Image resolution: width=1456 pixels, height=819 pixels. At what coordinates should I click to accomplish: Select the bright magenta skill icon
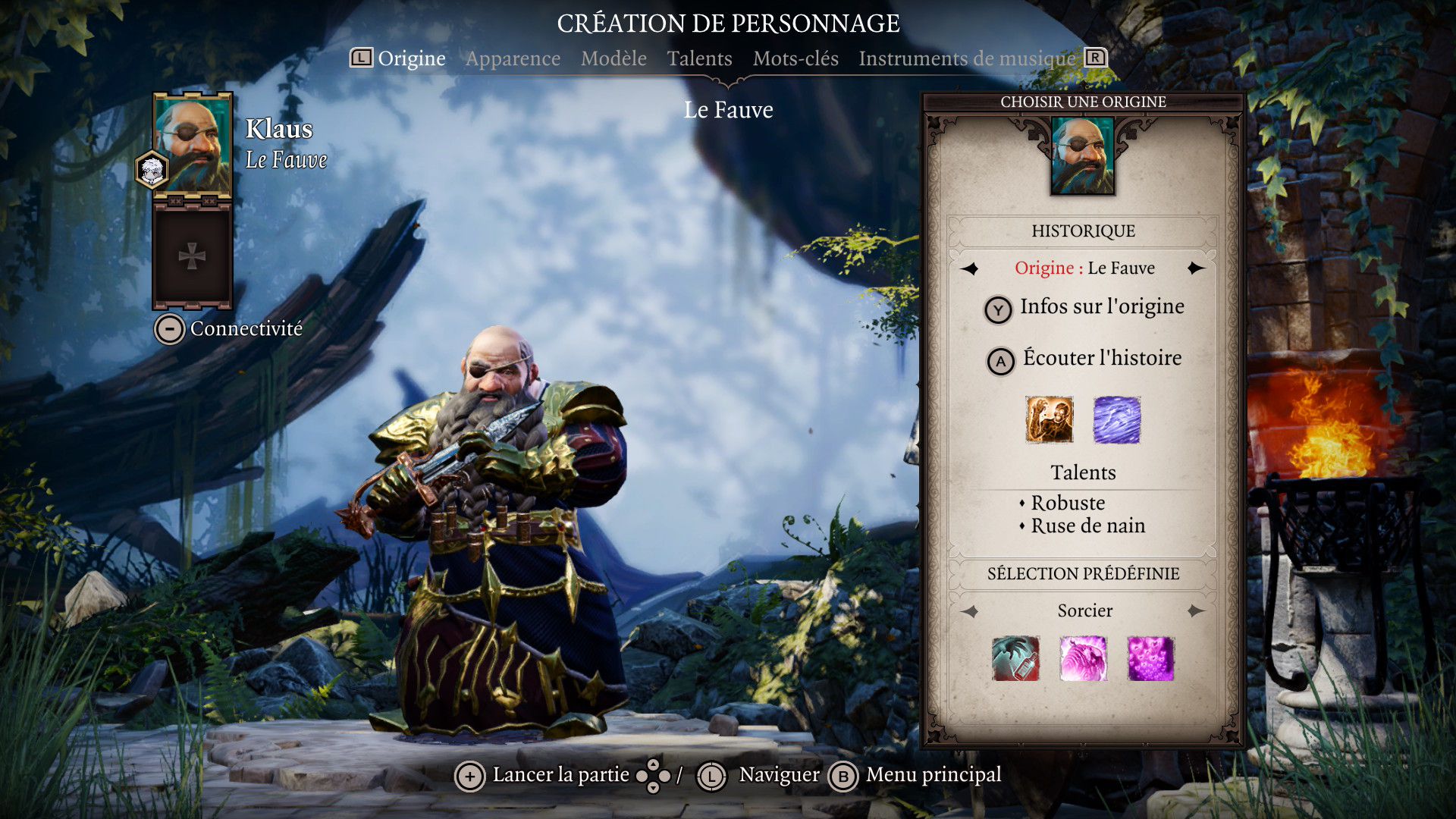pyautogui.click(x=1150, y=658)
